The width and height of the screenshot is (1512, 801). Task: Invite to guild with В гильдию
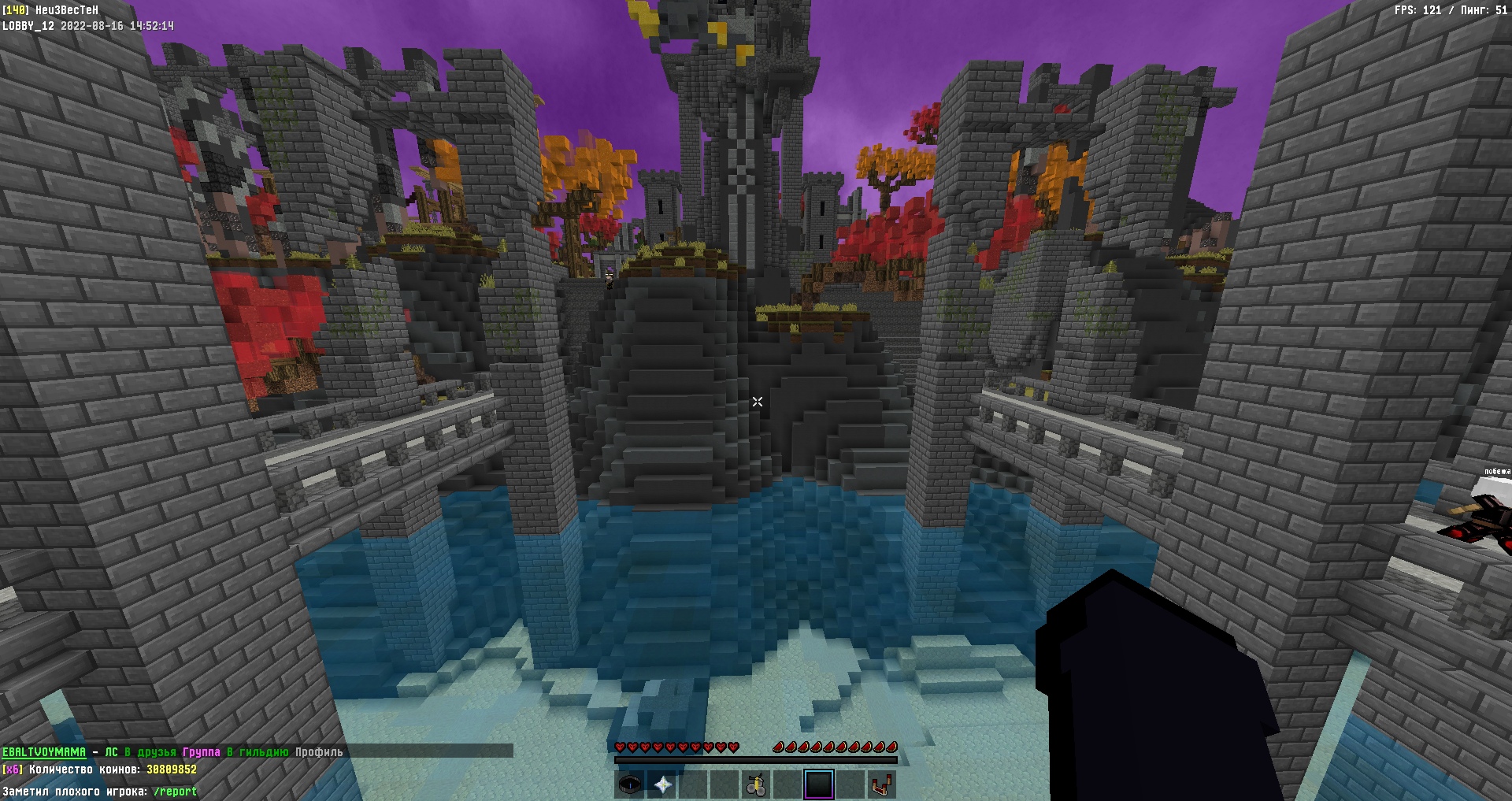pos(258,752)
